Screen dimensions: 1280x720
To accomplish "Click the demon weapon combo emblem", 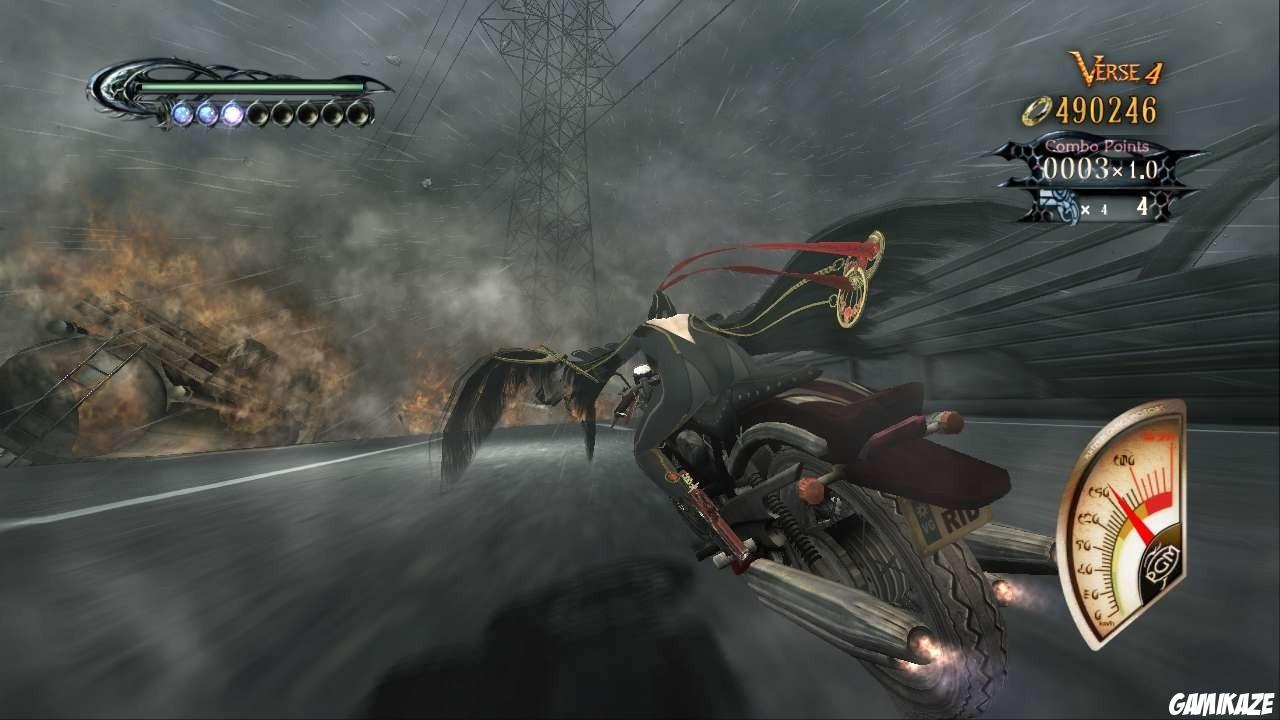I will (x=1058, y=204).
